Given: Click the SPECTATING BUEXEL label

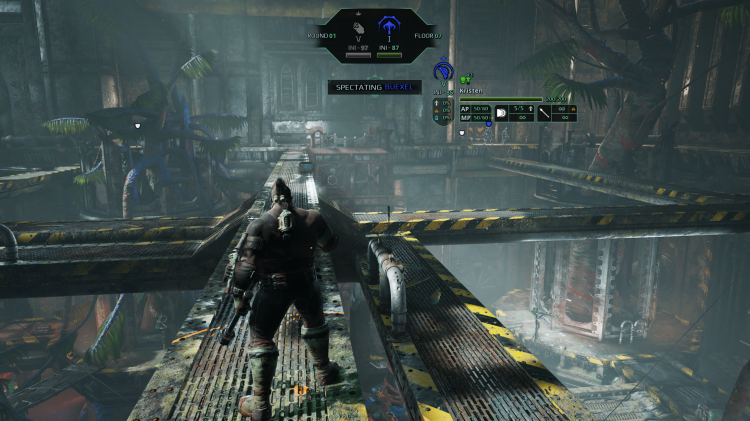Looking at the screenshot, I should [x=375, y=87].
